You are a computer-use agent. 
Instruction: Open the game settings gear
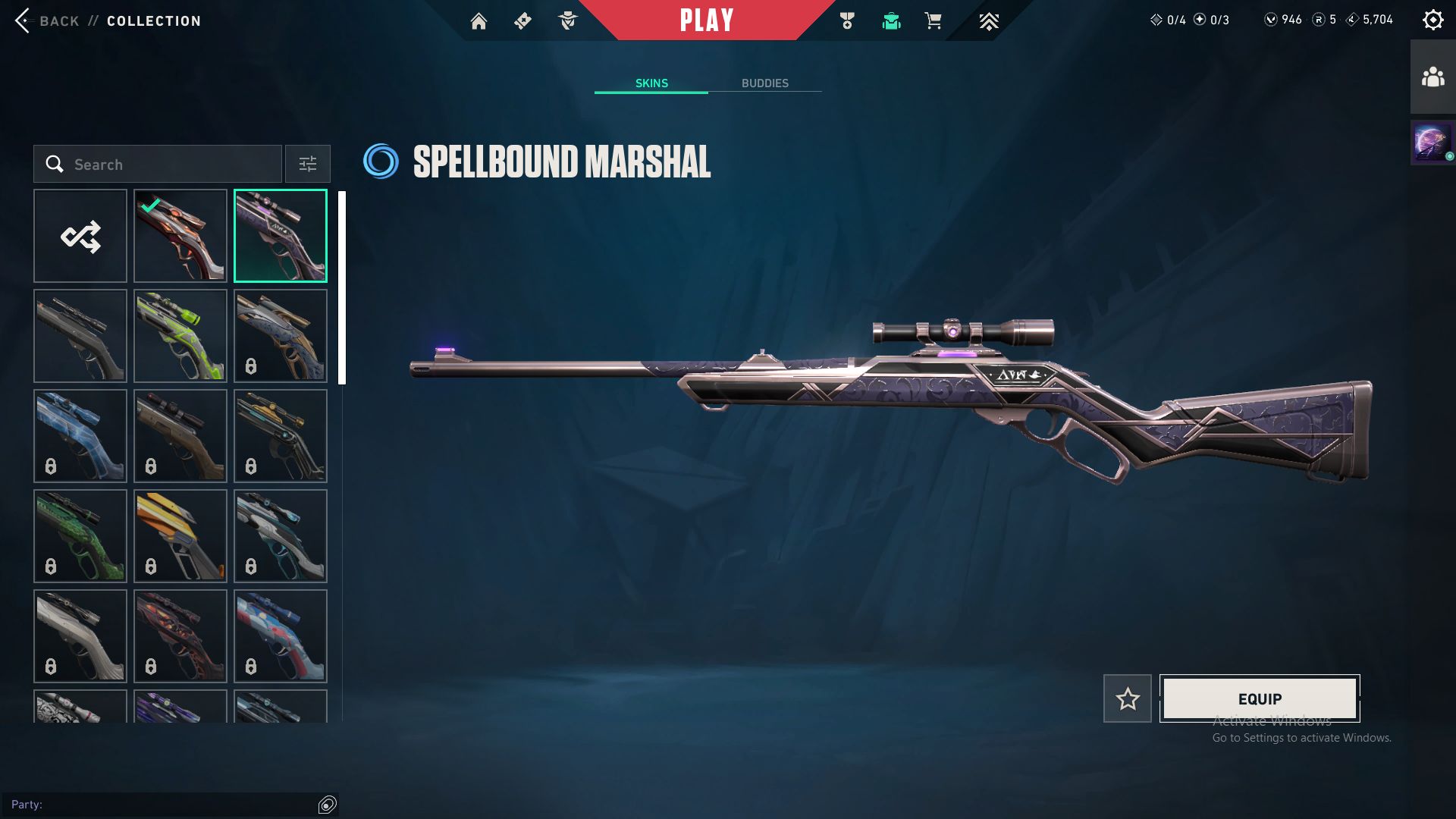[x=1432, y=20]
